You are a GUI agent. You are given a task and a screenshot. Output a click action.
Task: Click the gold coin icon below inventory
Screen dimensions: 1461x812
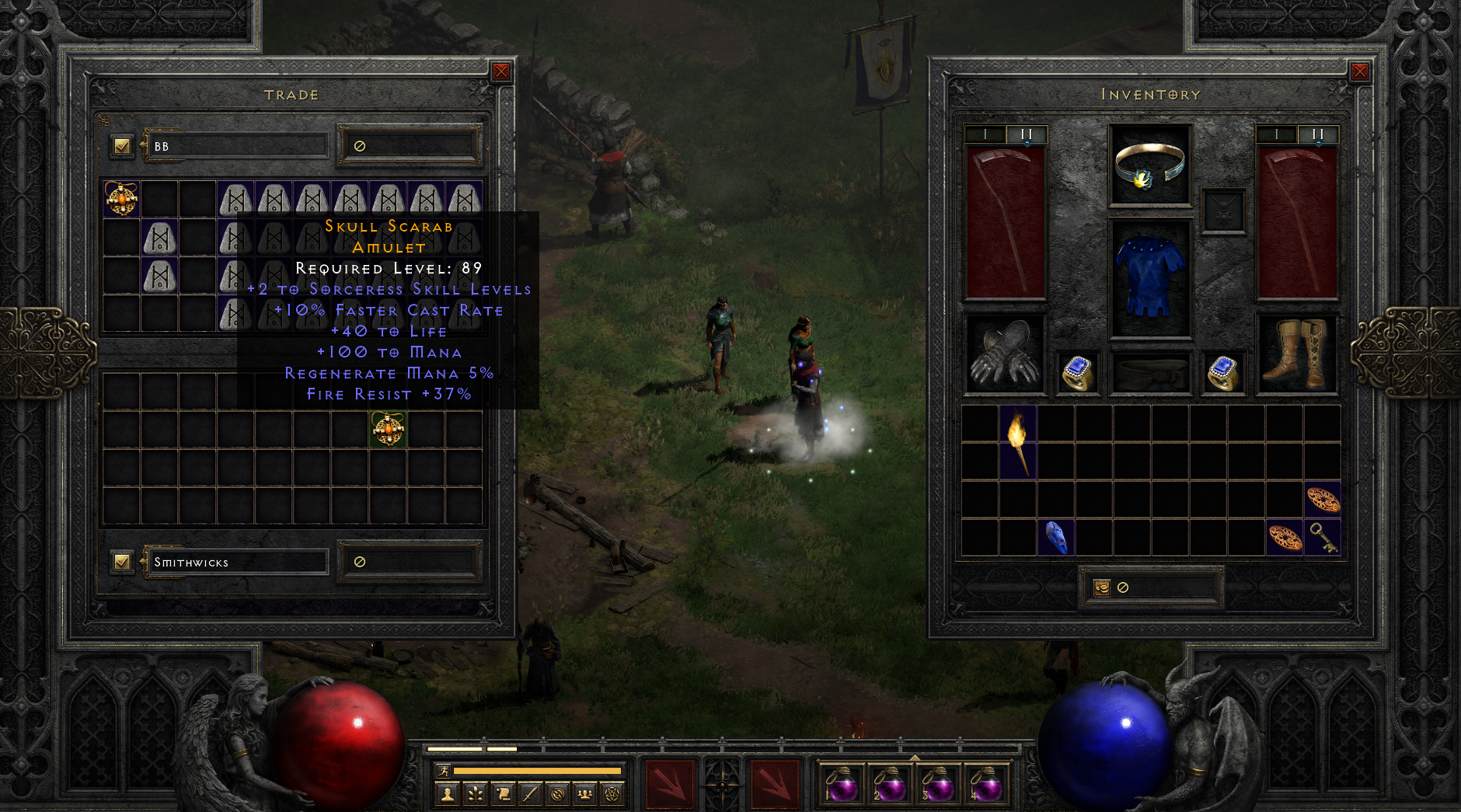[1103, 588]
